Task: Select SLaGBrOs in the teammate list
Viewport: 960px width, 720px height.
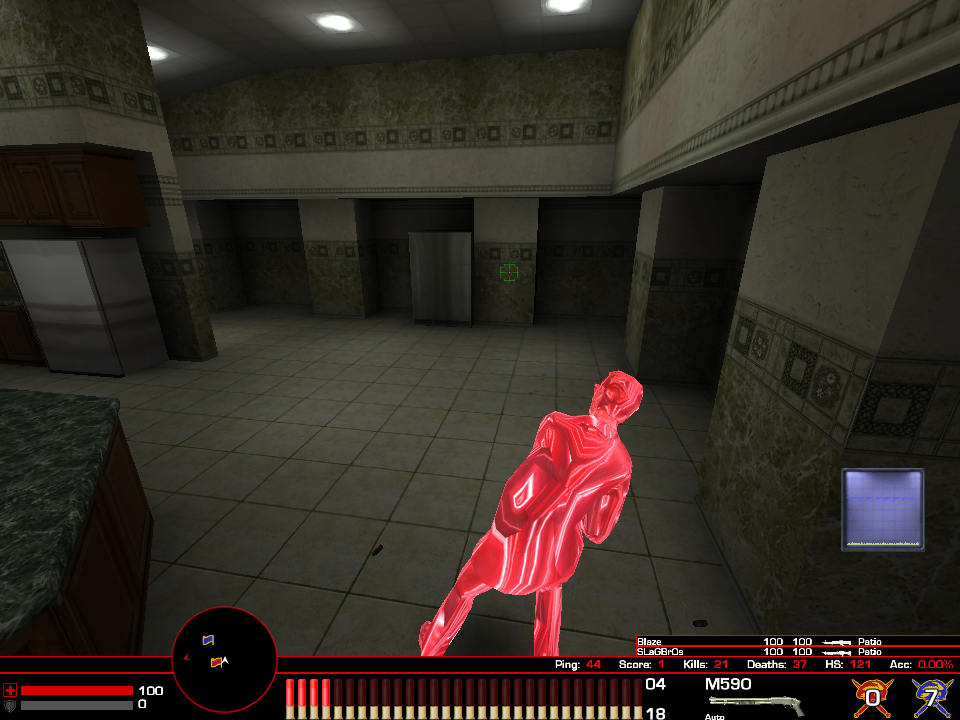Action: pyautogui.click(x=660, y=651)
